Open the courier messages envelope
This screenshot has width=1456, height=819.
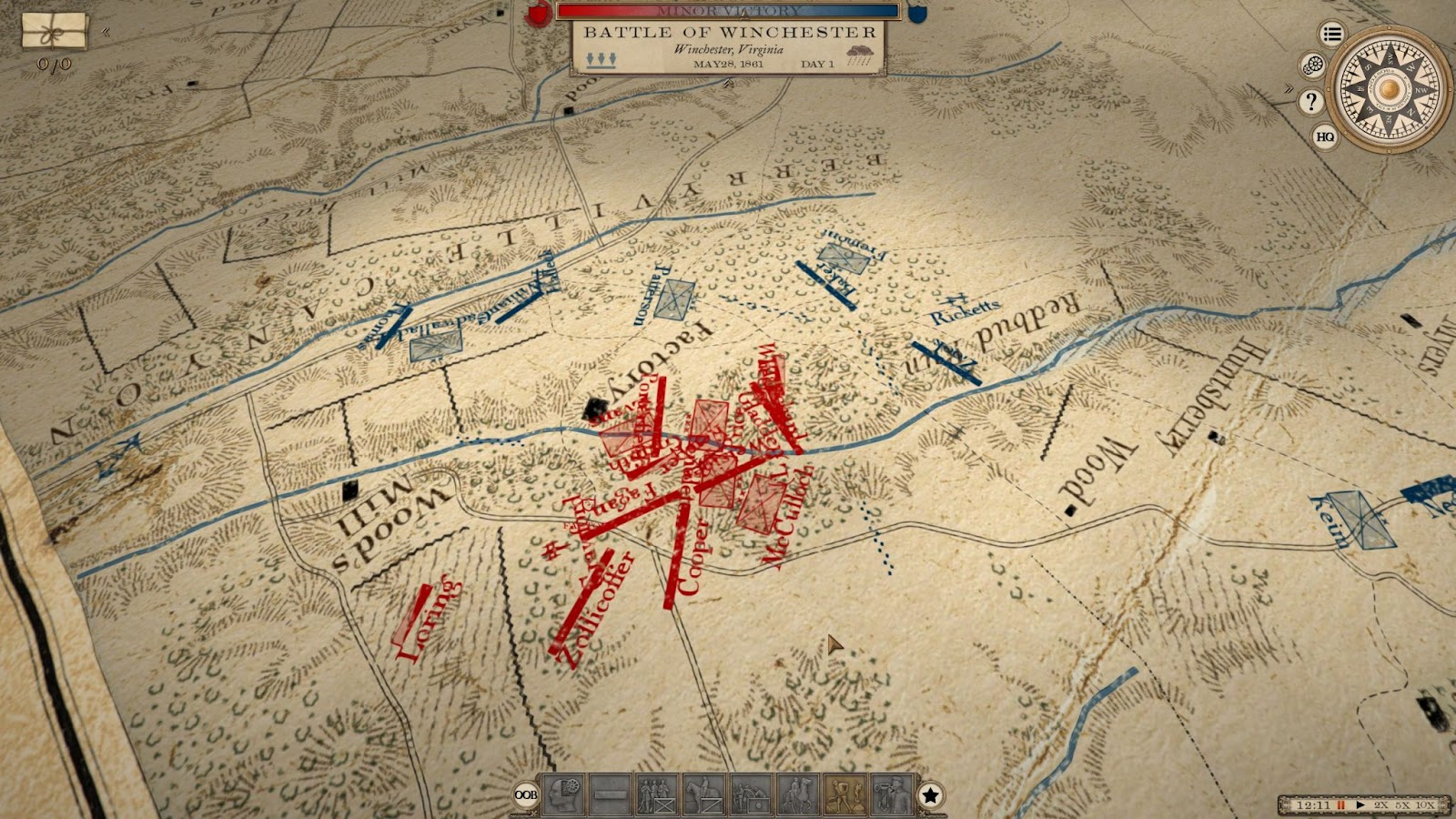click(x=54, y=30)
